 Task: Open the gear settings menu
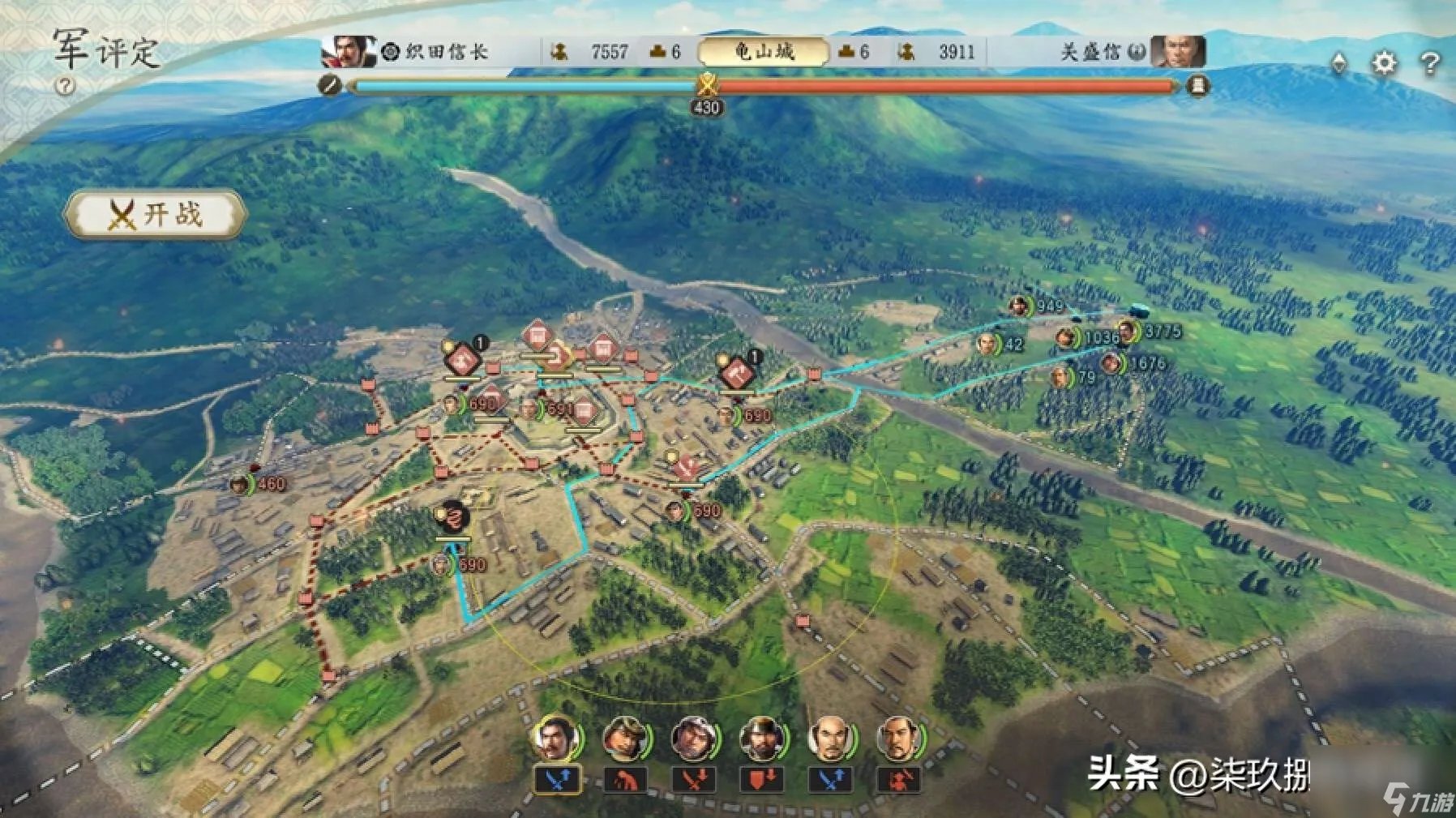click(1385, 62)
